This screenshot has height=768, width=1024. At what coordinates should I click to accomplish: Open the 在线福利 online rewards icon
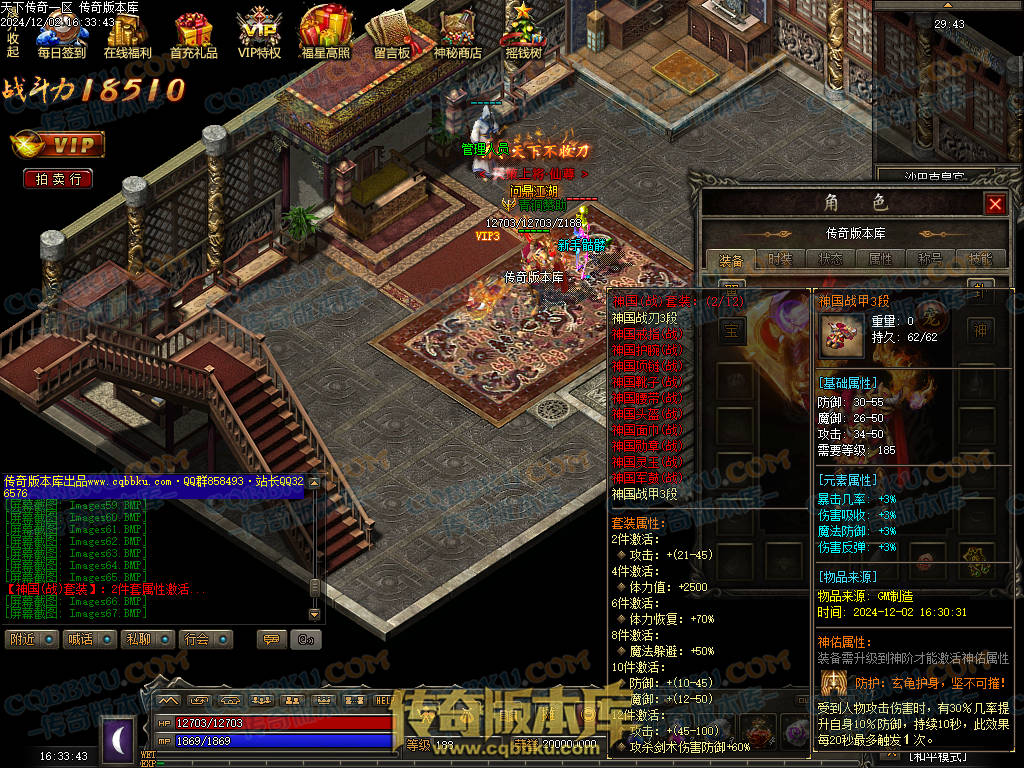coord(127,36)
